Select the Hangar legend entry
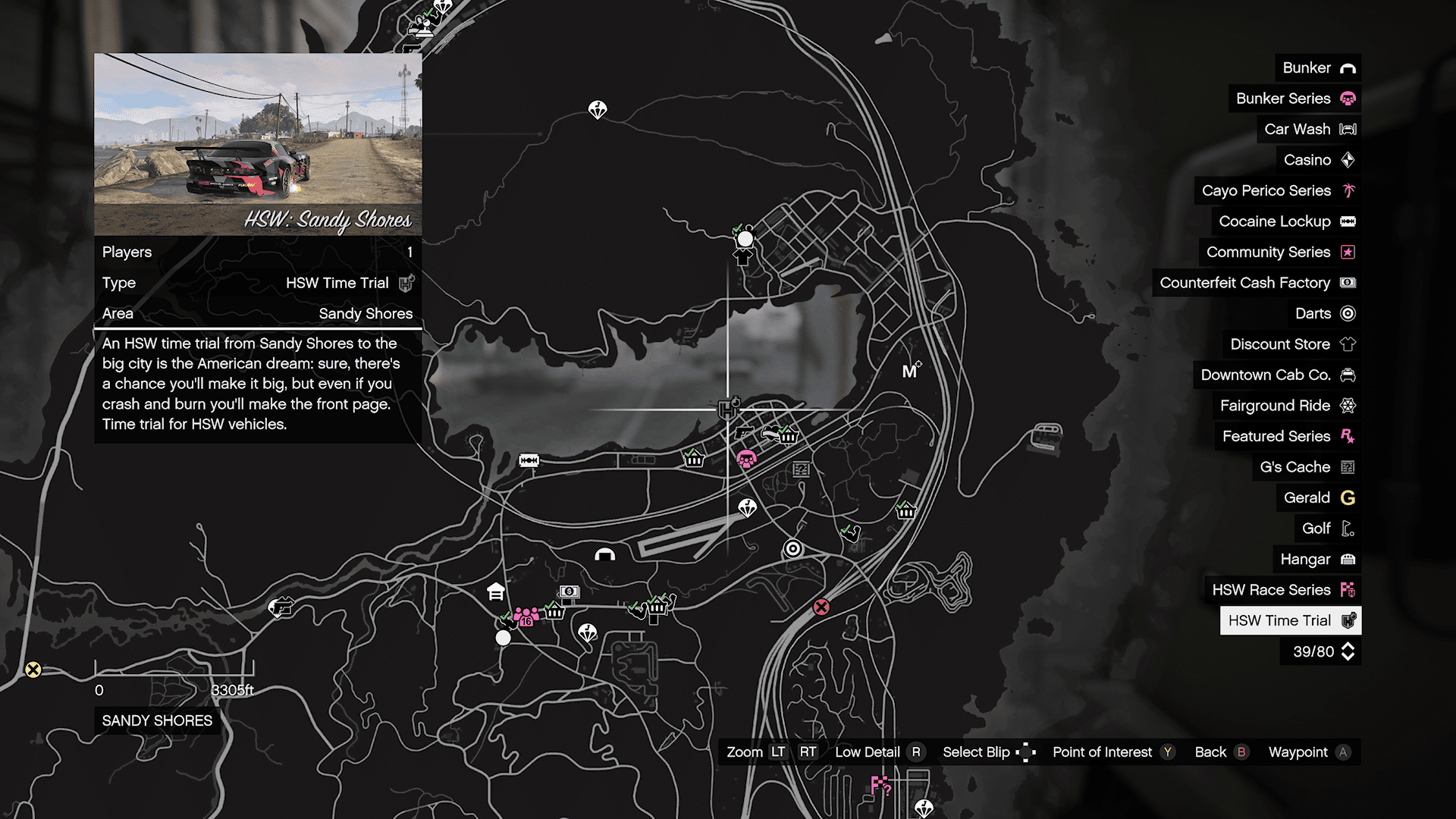 tap(1316, 559)
